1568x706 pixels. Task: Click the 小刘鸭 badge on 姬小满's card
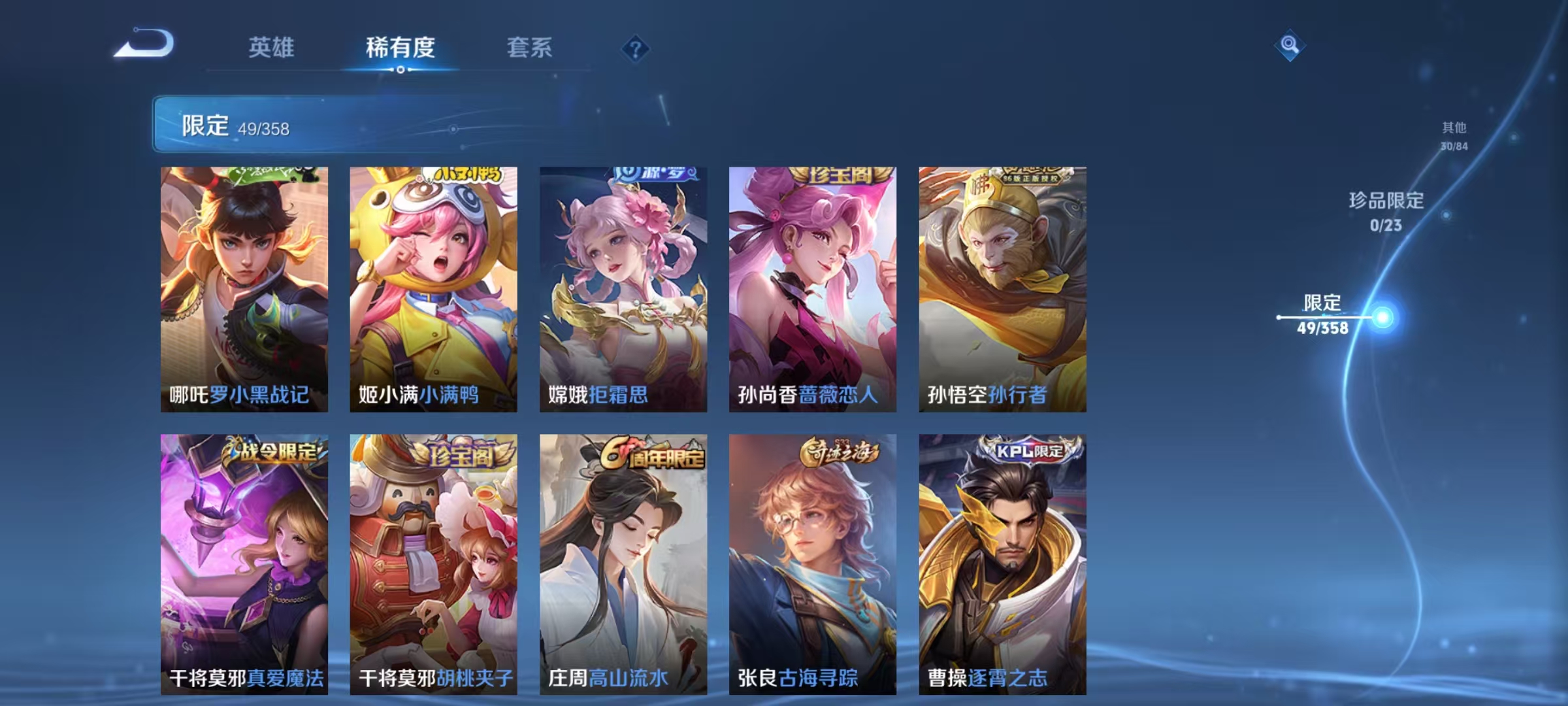[x=469, y=175]
